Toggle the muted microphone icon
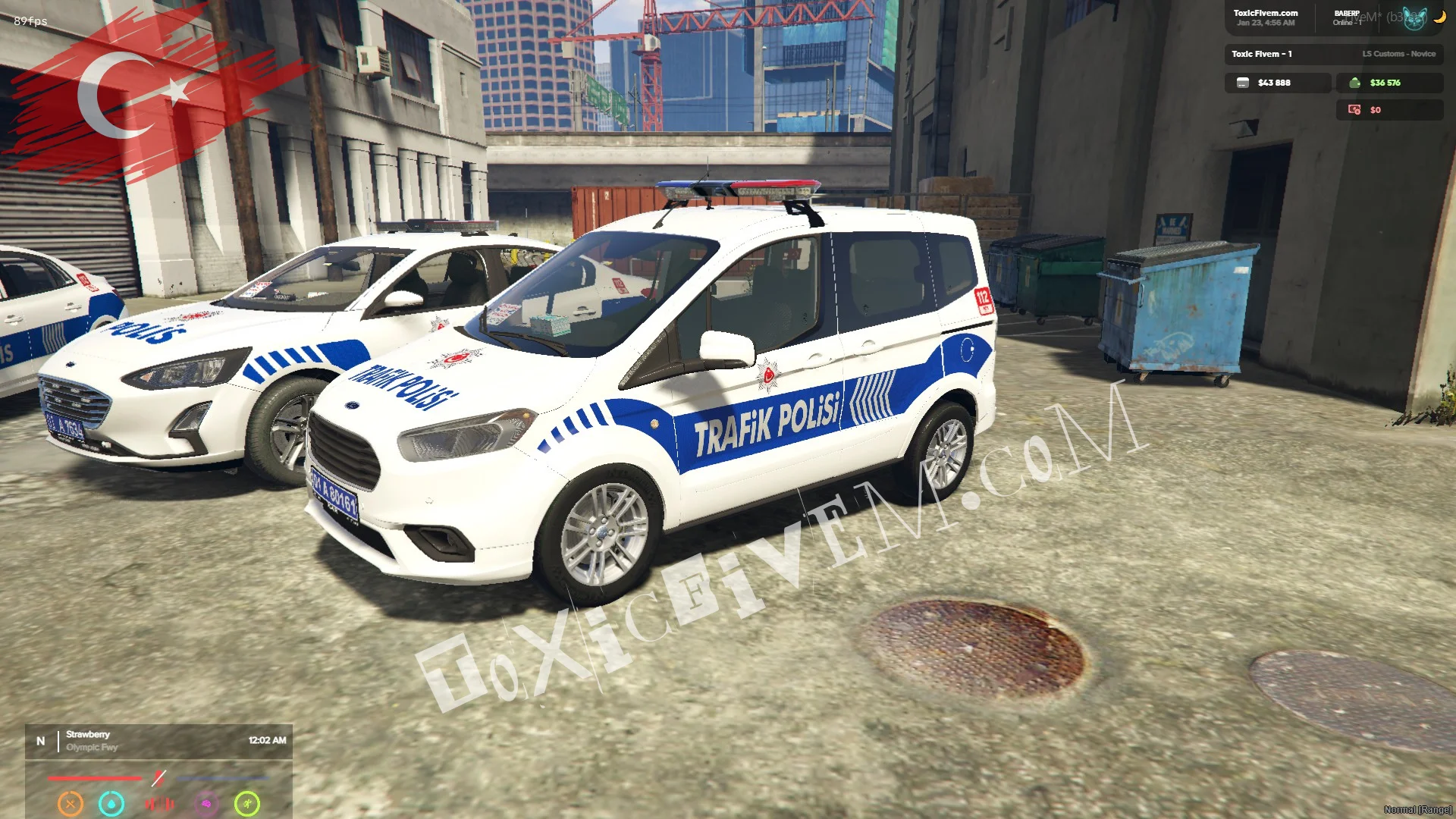This screenshot has width=1456, height=819. click(x=158, y=778)
